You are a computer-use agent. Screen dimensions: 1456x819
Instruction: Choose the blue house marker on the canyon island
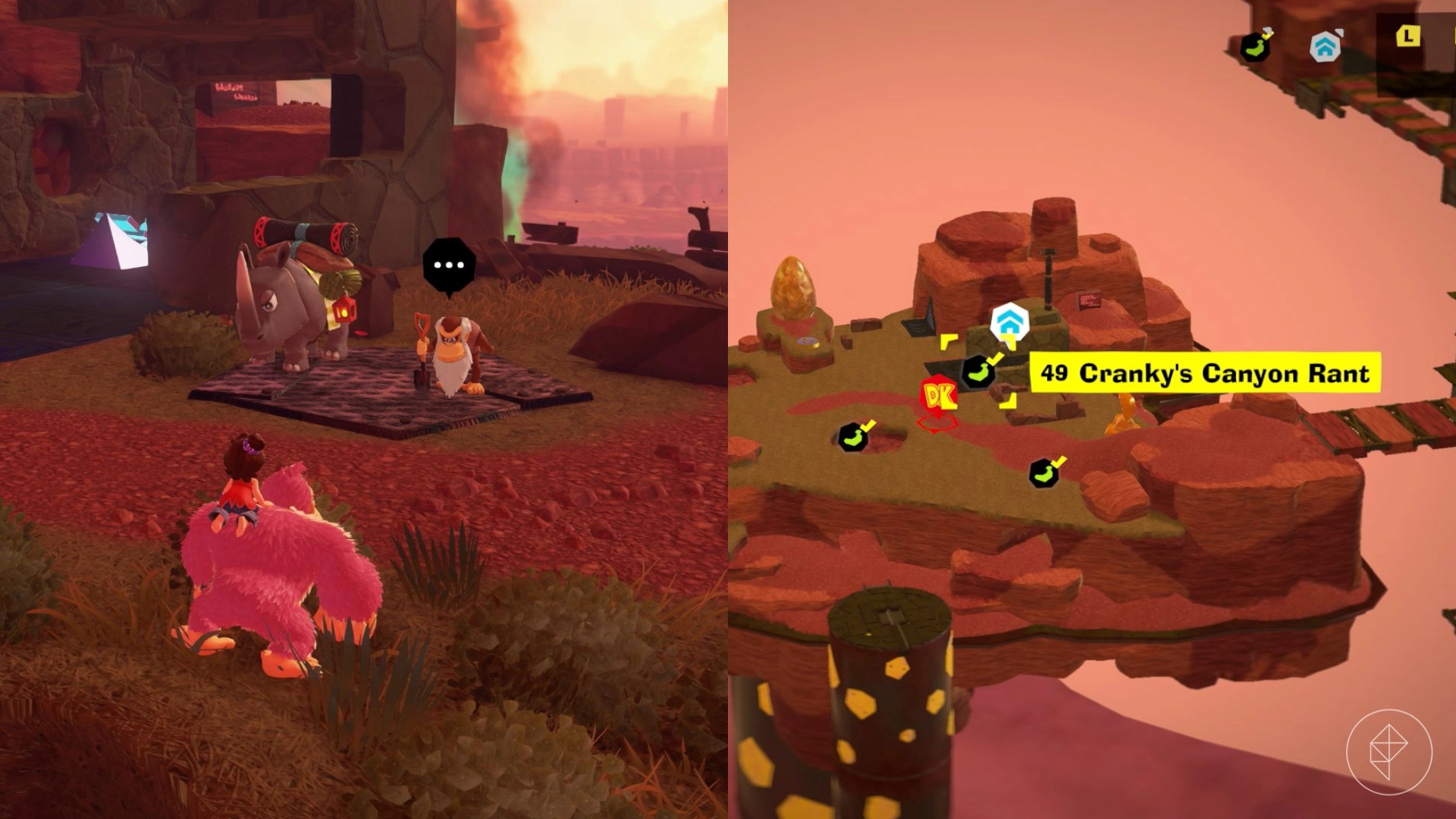tap(1009, 322)
